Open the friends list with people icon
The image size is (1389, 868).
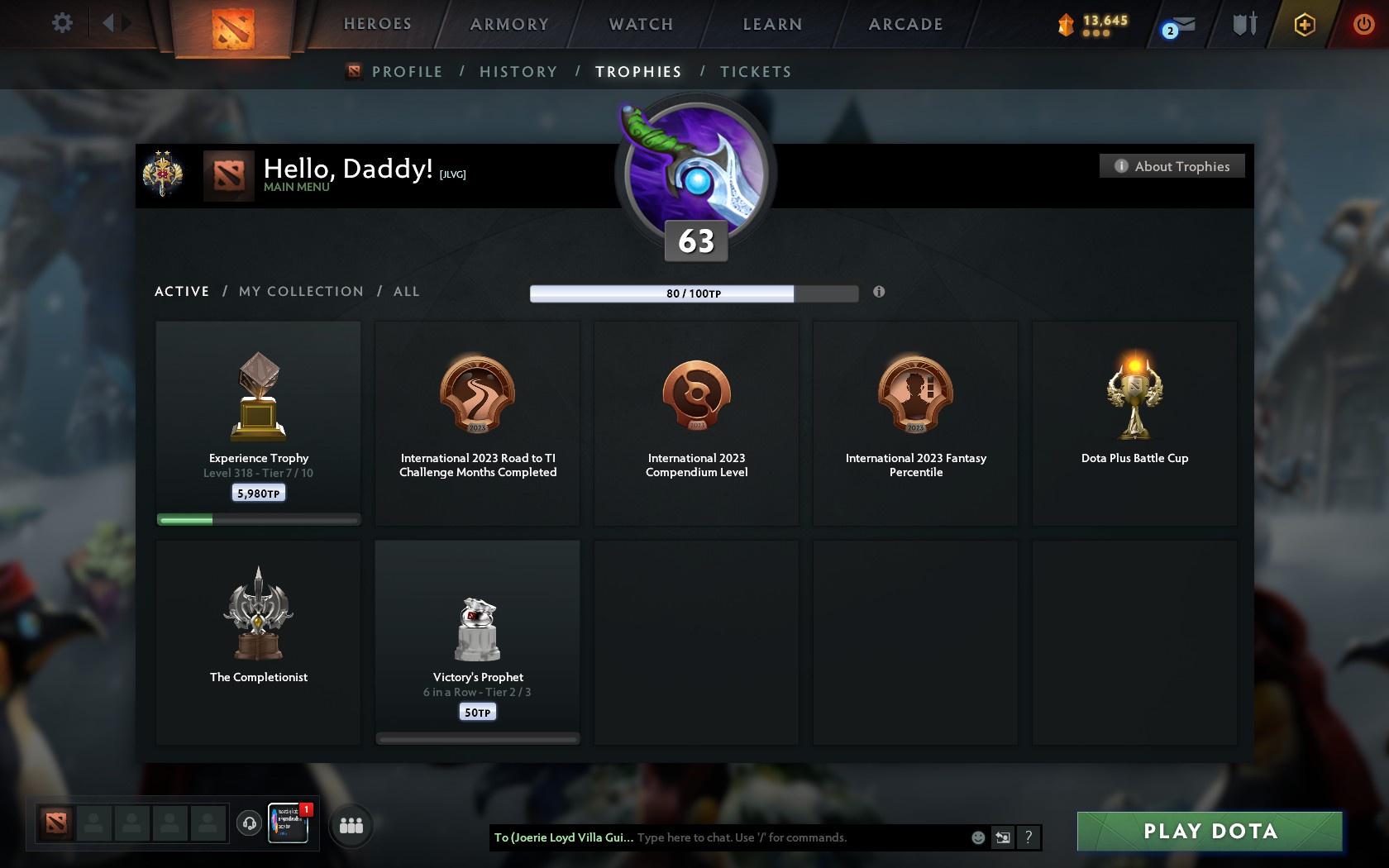(351, 823)
